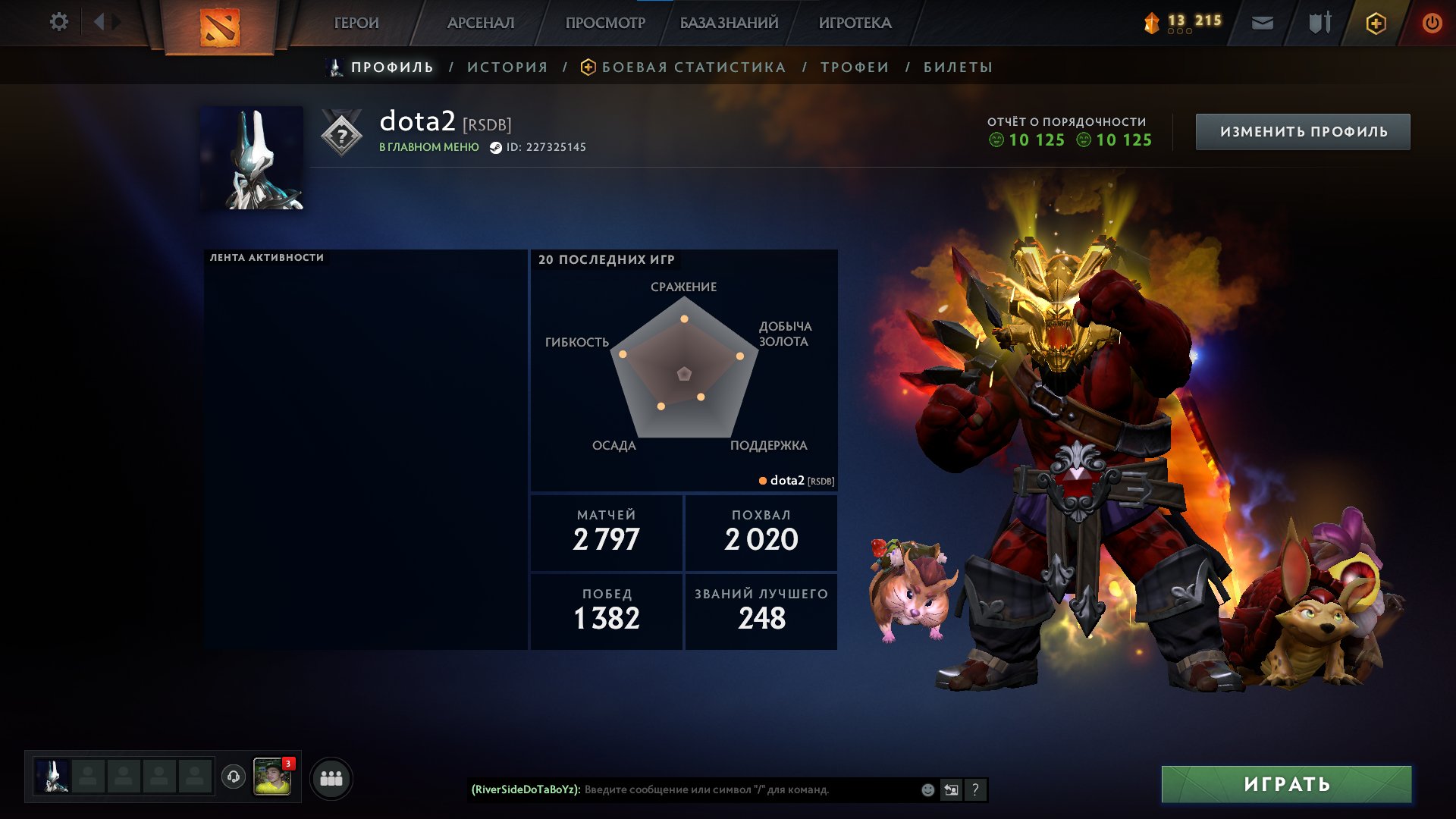Show the ТРОФЕИ tab
This screenshot has width=1456, height=819.
tap(855, 67)
